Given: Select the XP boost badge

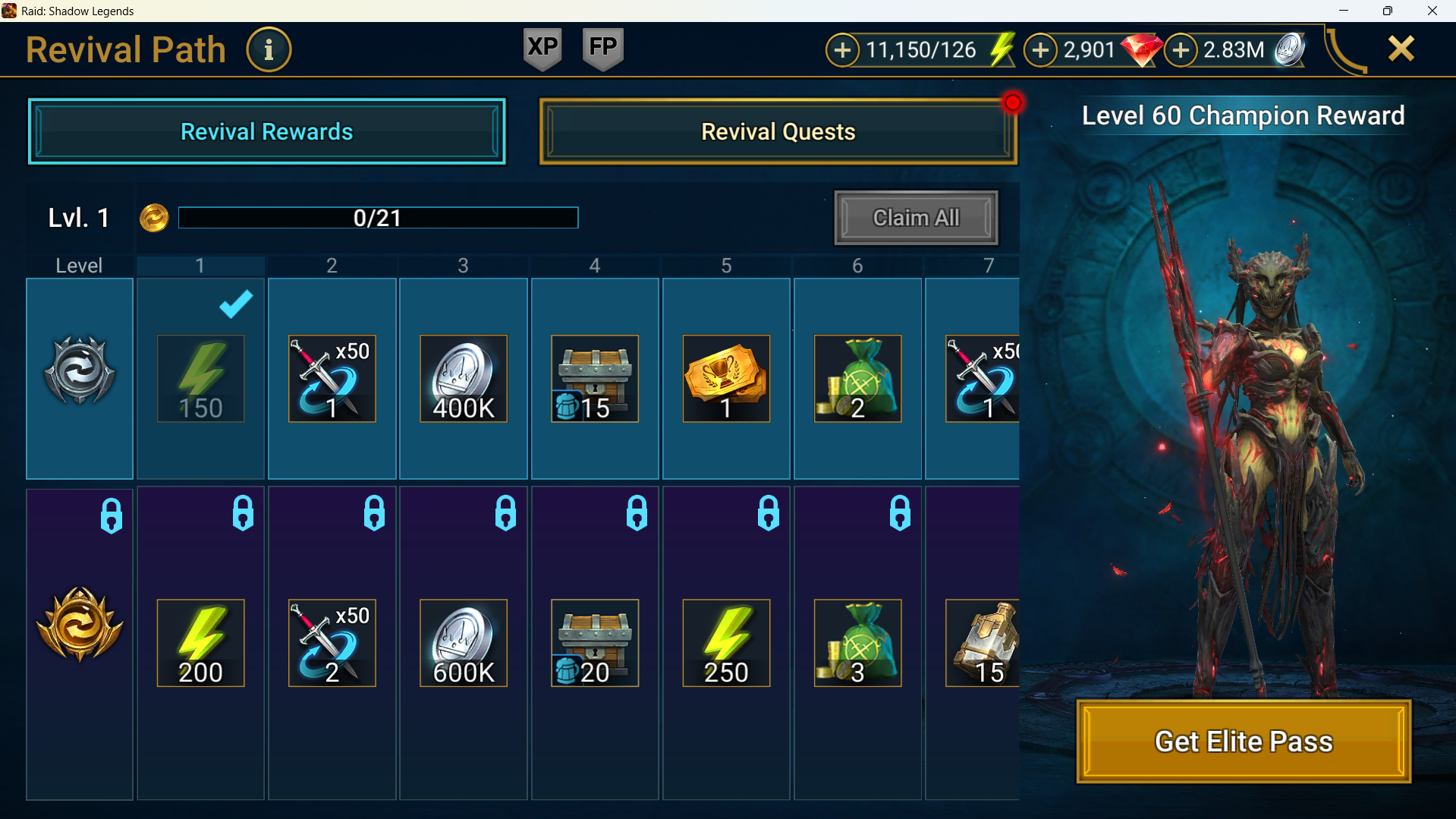Looking at the screenshot, I should 542,49.
